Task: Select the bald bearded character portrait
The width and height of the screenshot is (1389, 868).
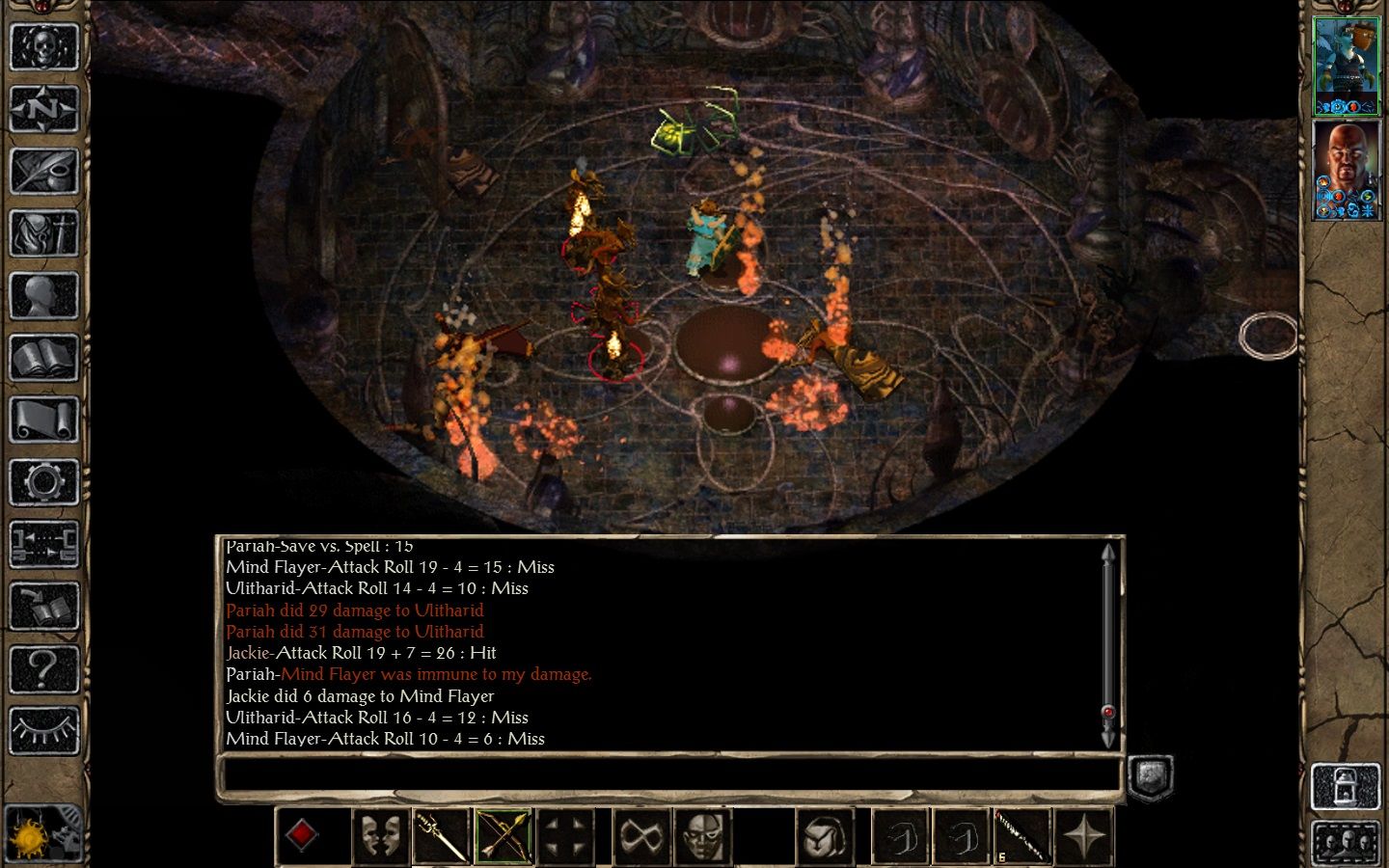Action: [x=1347, y=171]
